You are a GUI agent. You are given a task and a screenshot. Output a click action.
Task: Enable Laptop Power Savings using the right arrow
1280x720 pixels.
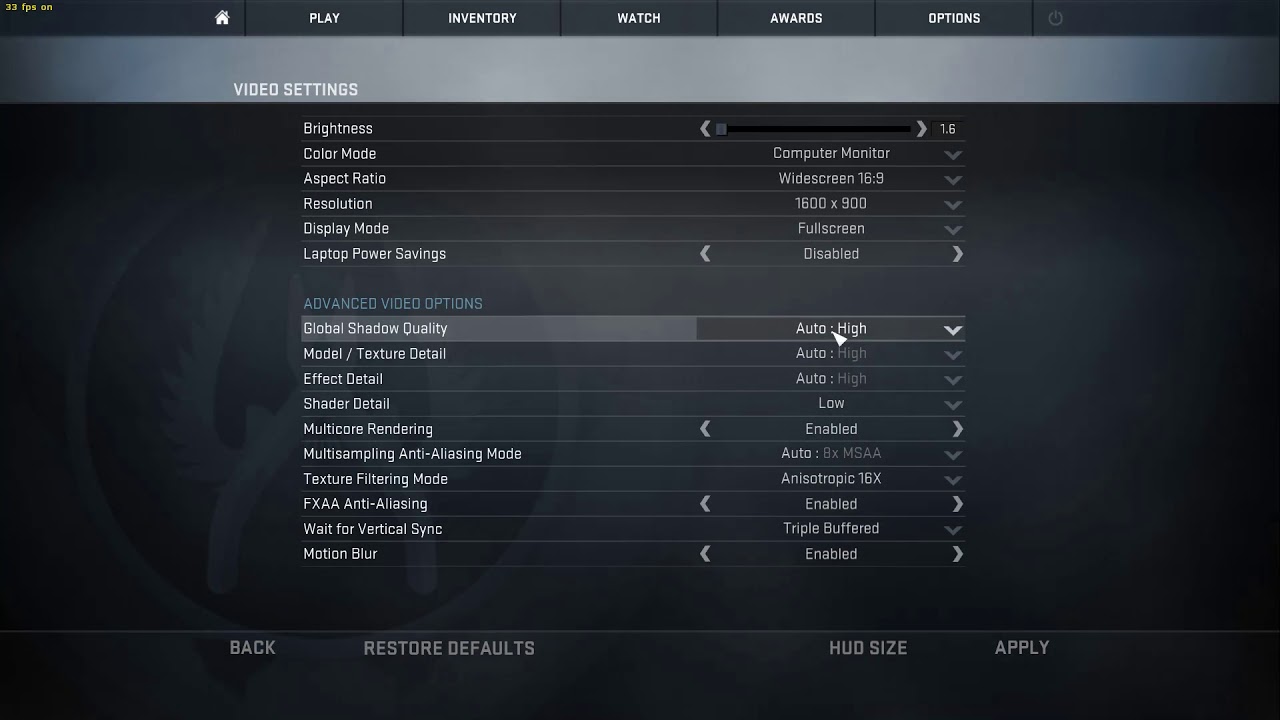coord(957,253)
